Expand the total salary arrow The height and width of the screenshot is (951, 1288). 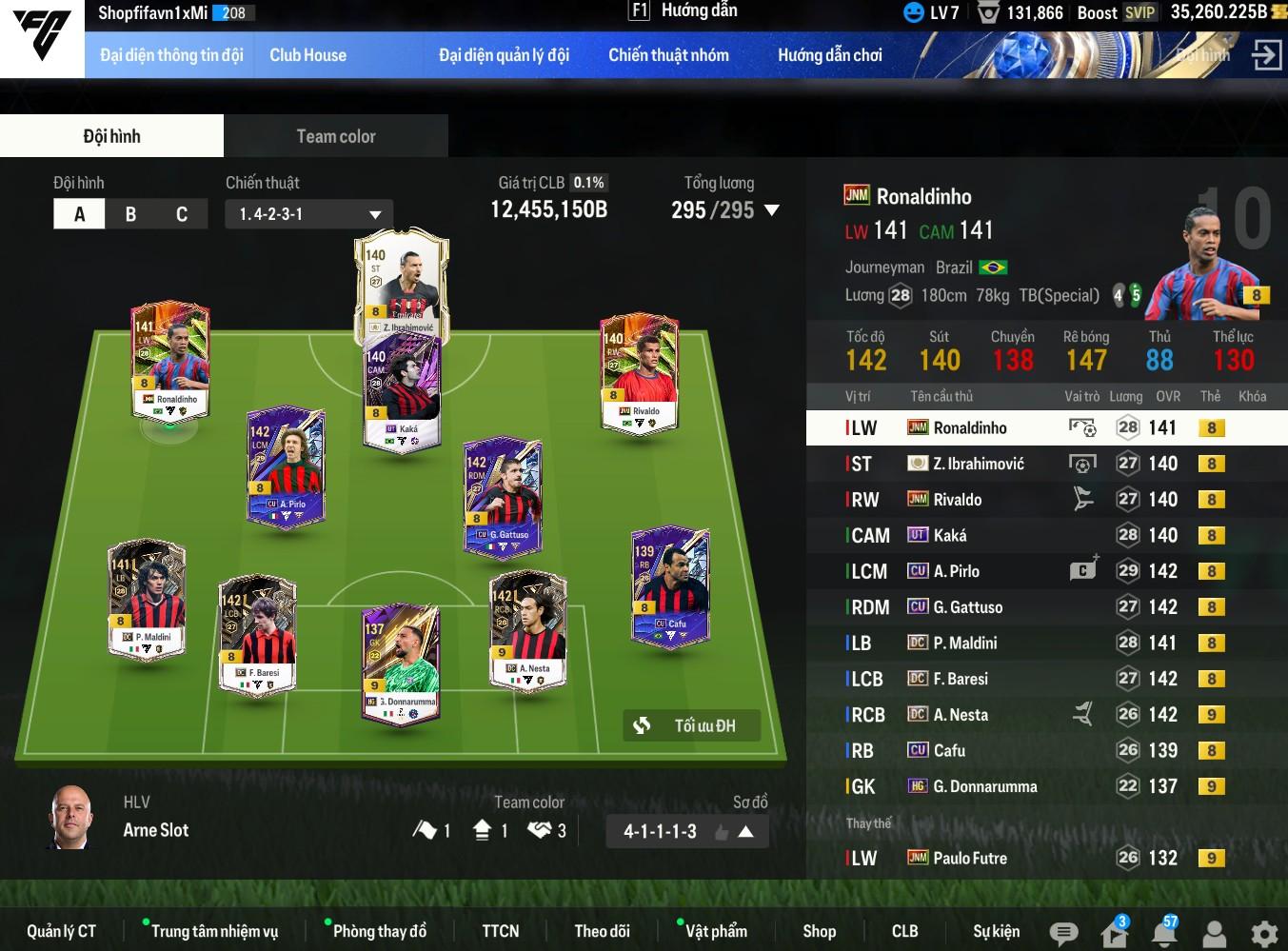772,210
